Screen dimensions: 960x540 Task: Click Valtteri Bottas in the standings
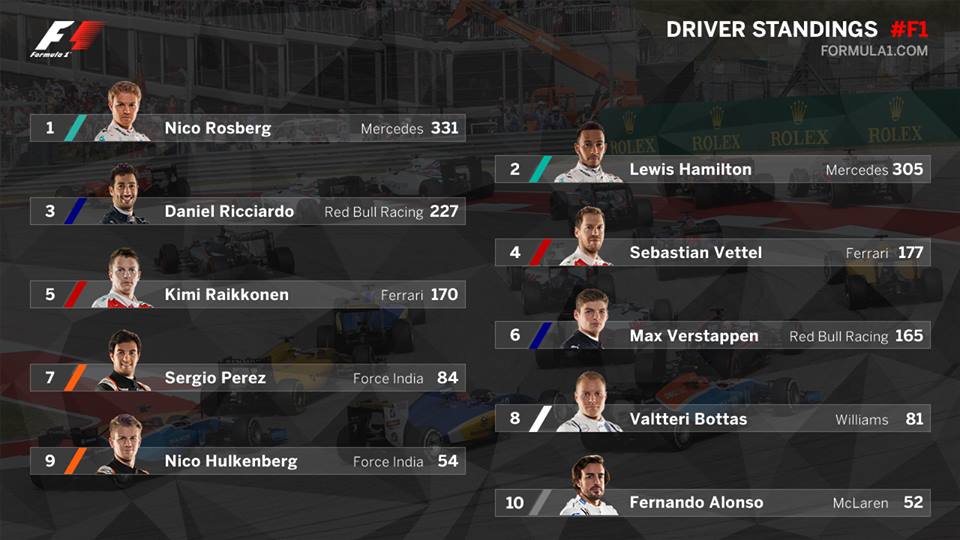coord(712,419)
